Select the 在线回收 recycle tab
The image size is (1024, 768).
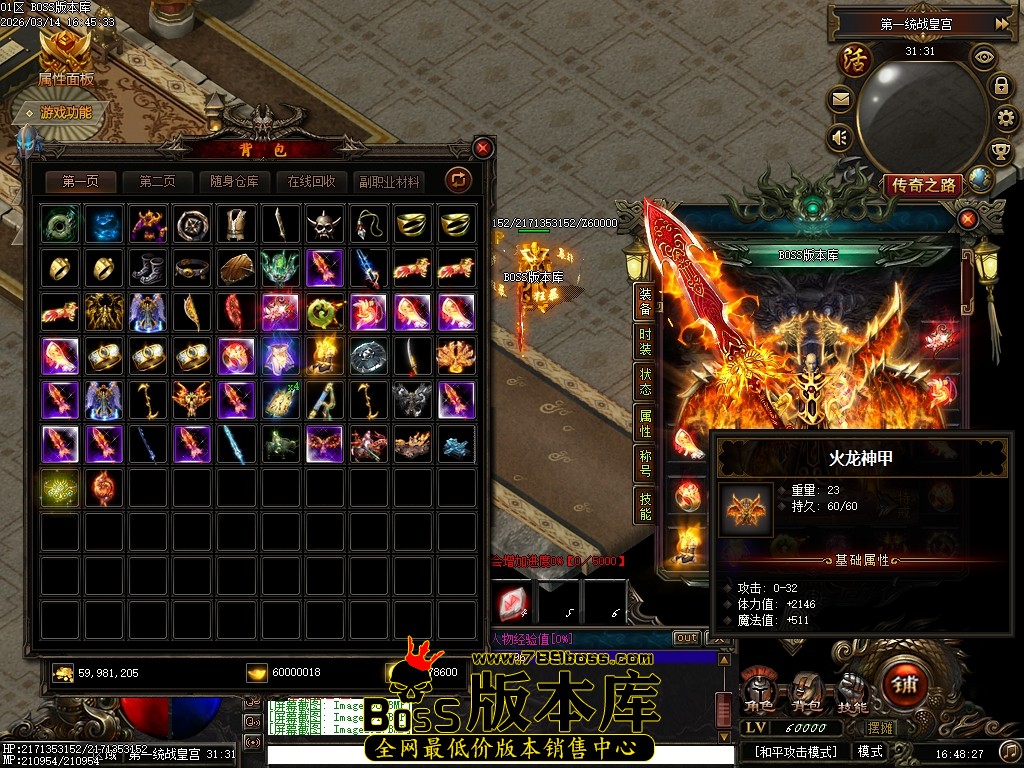click(x=312, y=182)
